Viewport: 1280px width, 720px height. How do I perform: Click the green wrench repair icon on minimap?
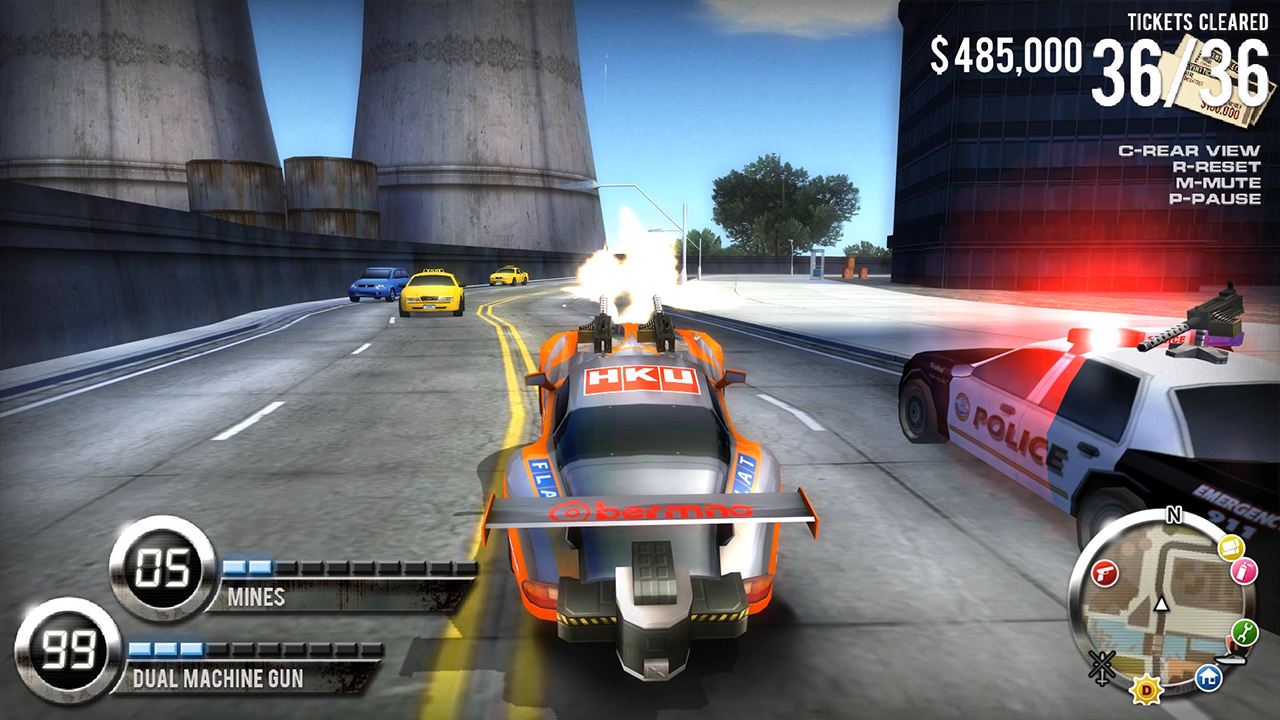click(x=1243, y=631)
